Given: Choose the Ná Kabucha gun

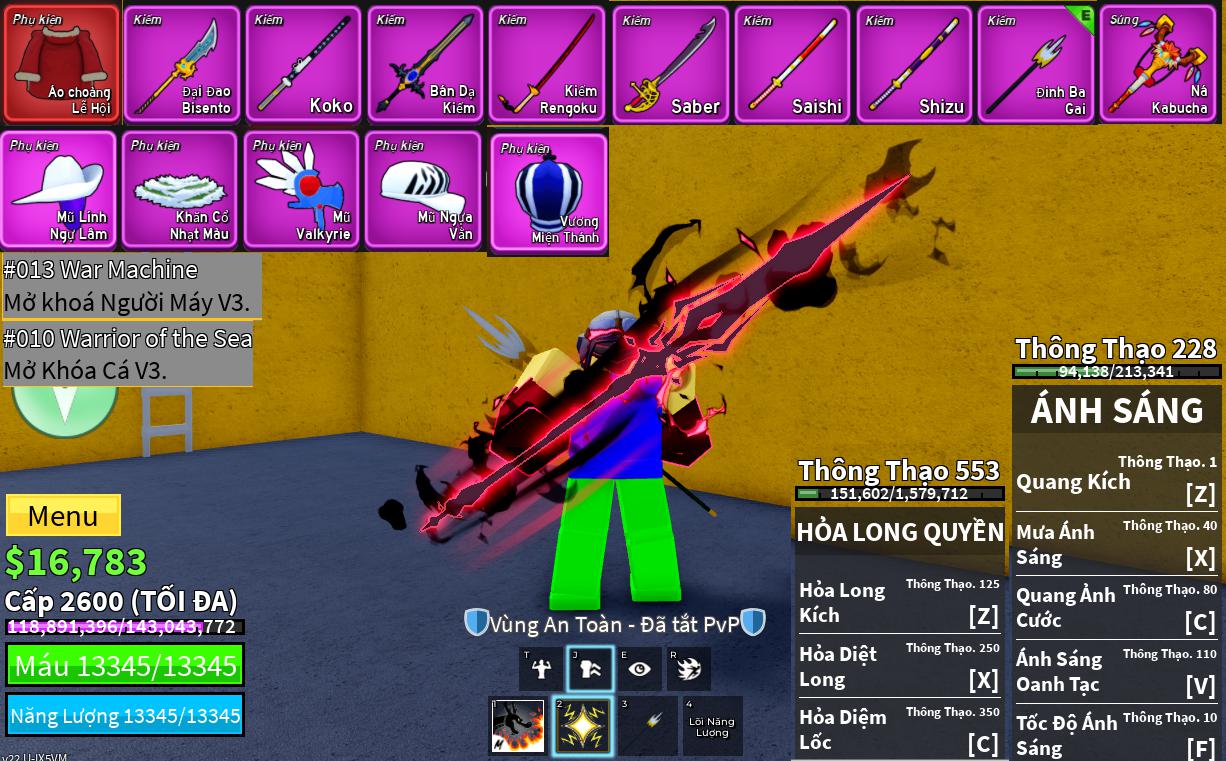Looking at the screenshot, I should (1158, 64).
